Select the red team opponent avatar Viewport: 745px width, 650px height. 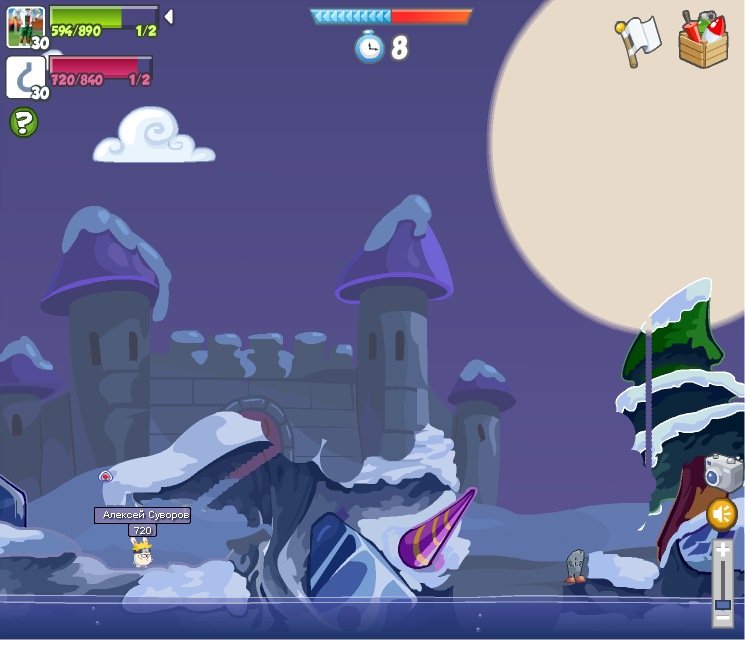(25, 78)
